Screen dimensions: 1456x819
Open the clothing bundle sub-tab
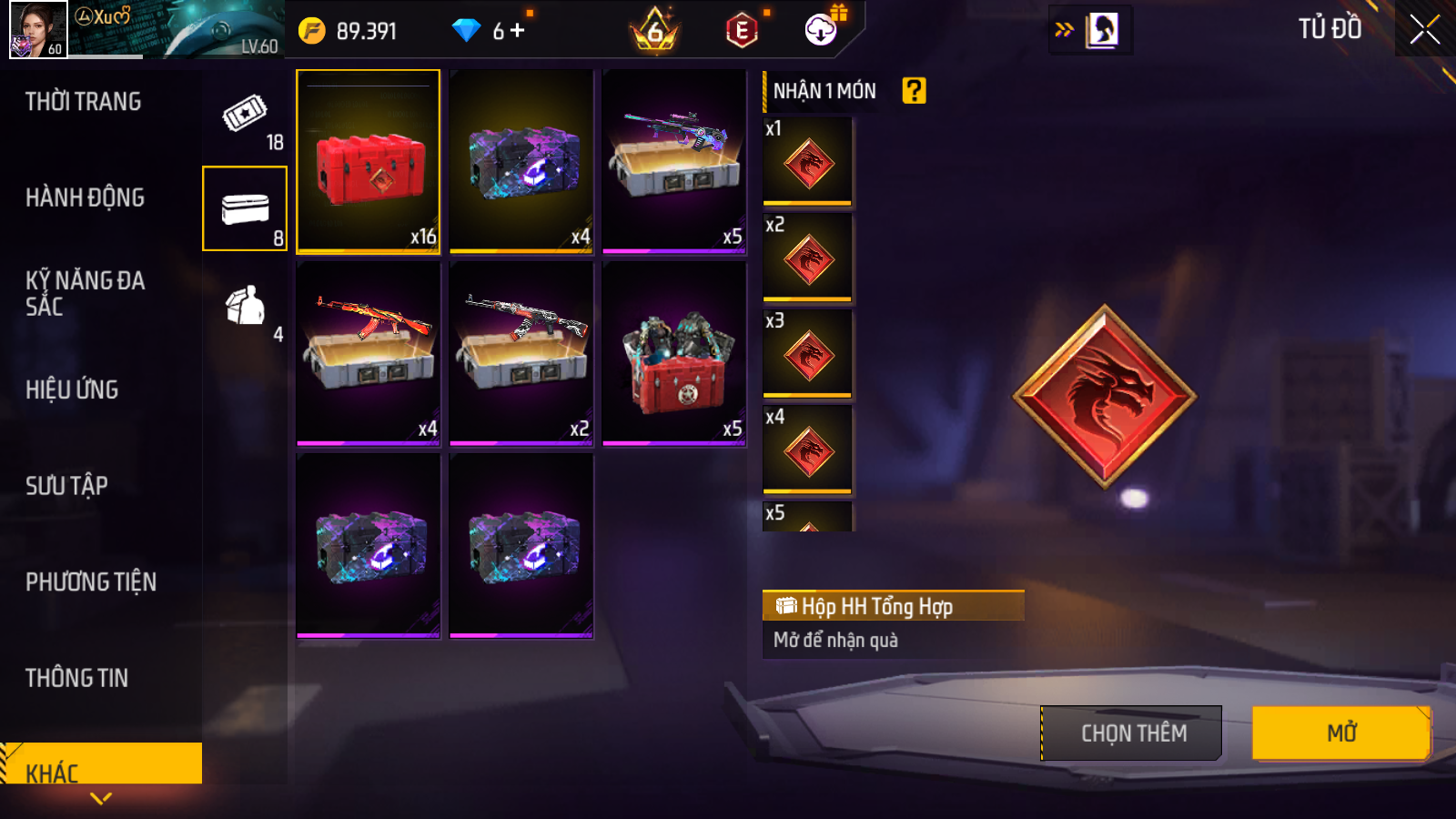click(245, 307)
